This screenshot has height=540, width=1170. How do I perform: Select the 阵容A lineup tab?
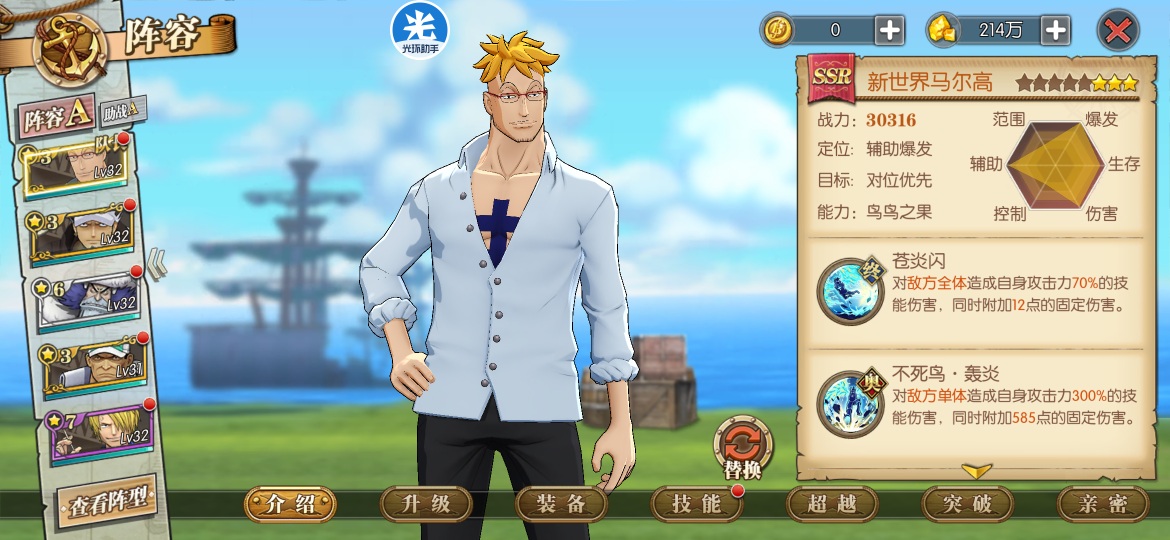pyautogui.click(x=57, y=119)
